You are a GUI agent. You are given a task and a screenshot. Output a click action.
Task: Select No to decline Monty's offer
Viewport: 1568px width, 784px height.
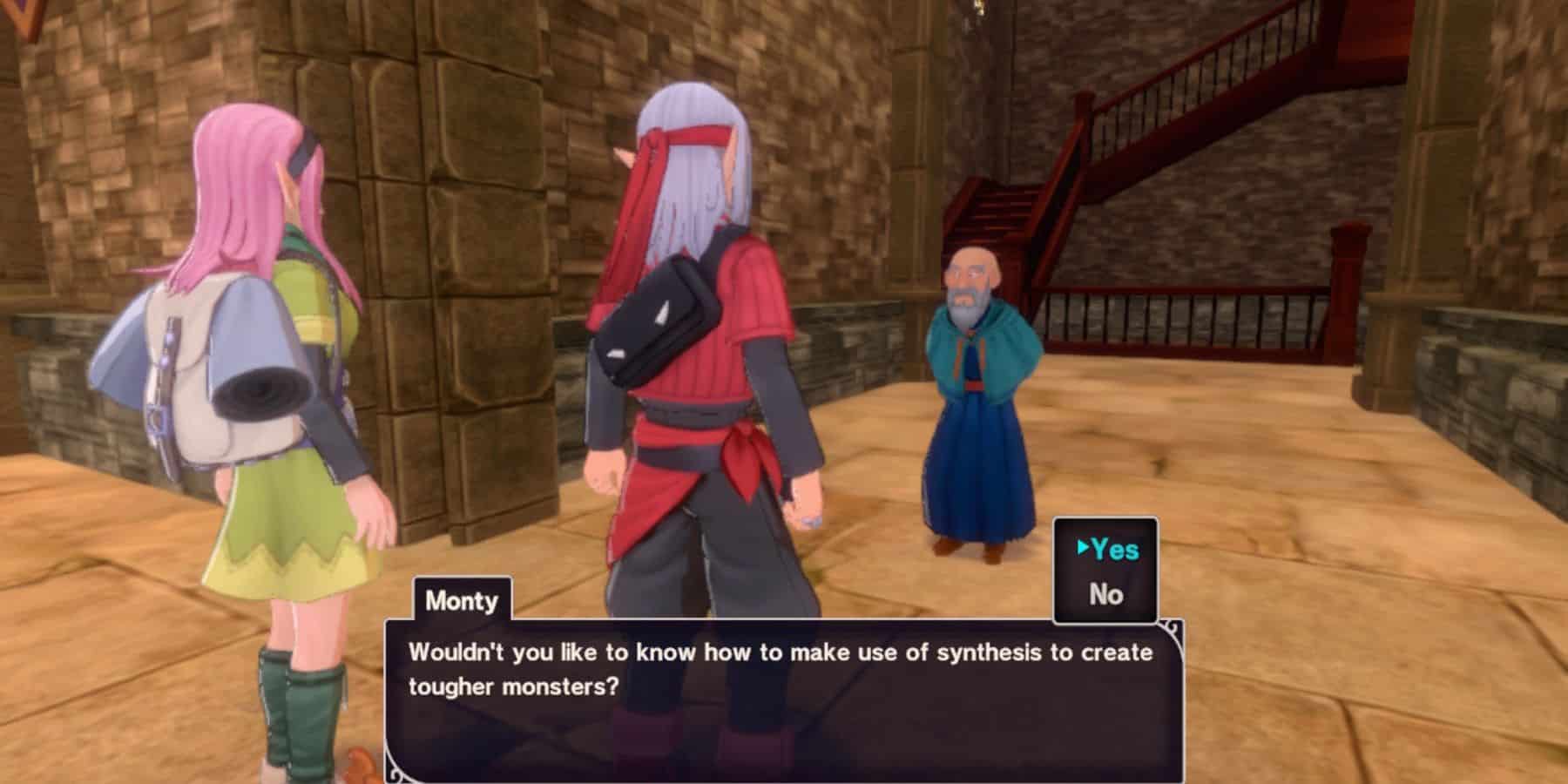1106,594
